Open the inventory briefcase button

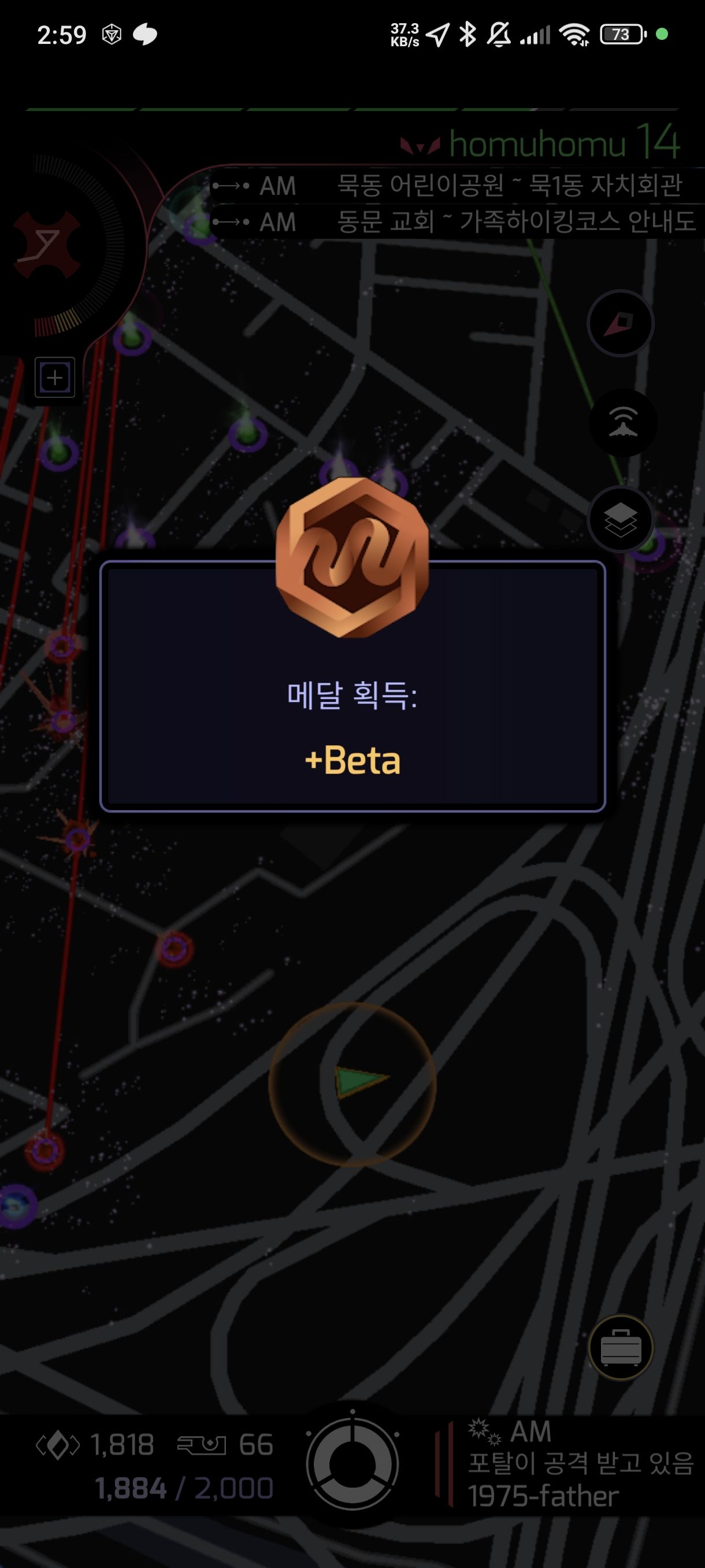621,1348
